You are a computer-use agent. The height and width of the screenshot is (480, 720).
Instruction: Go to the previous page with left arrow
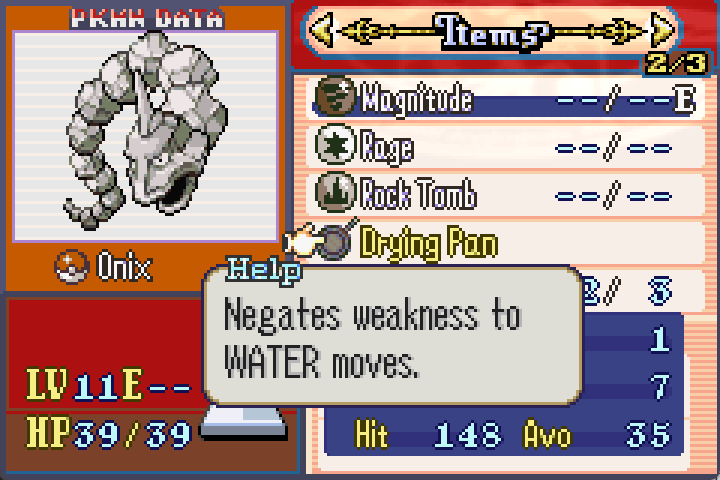321,32
